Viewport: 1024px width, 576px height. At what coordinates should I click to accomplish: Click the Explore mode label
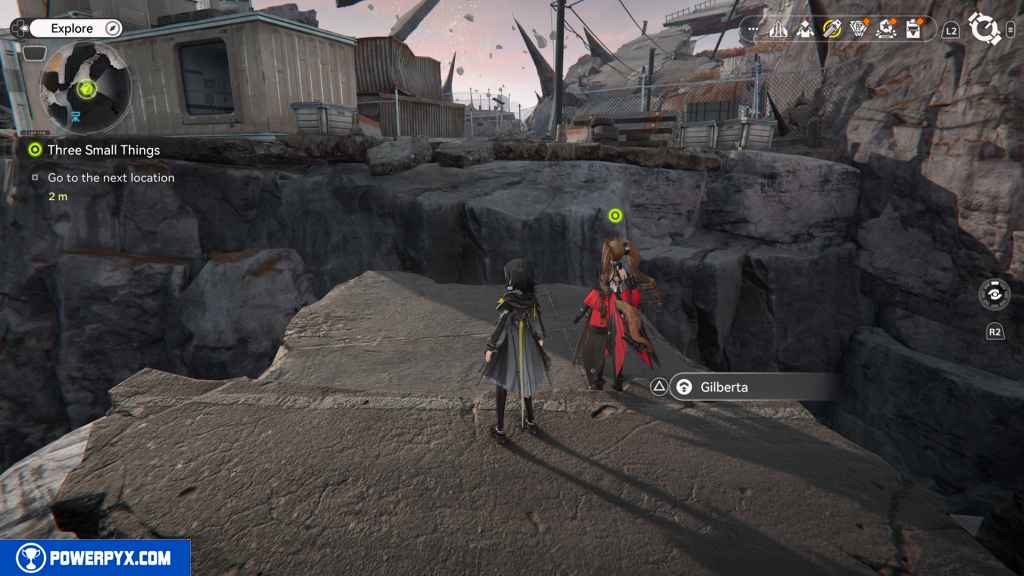pyautogui.click(x=72, y=29)
